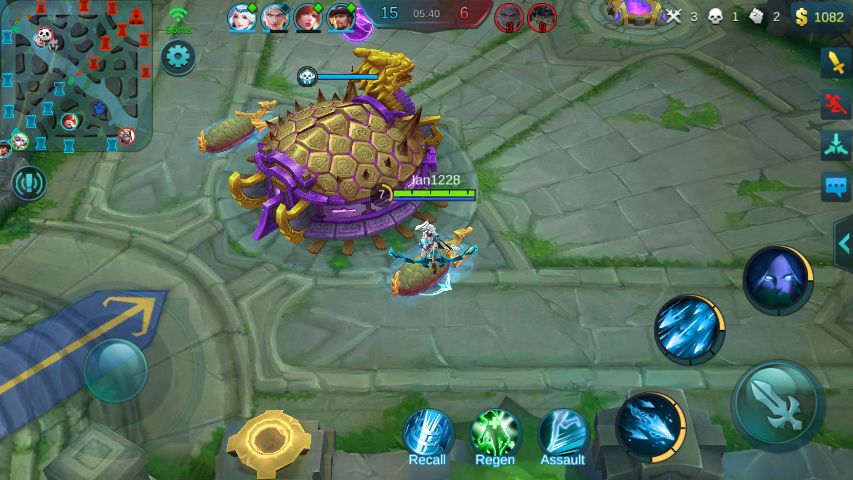
Task: Send the red running-figure retreat signal
Action: tap(835, 104)
